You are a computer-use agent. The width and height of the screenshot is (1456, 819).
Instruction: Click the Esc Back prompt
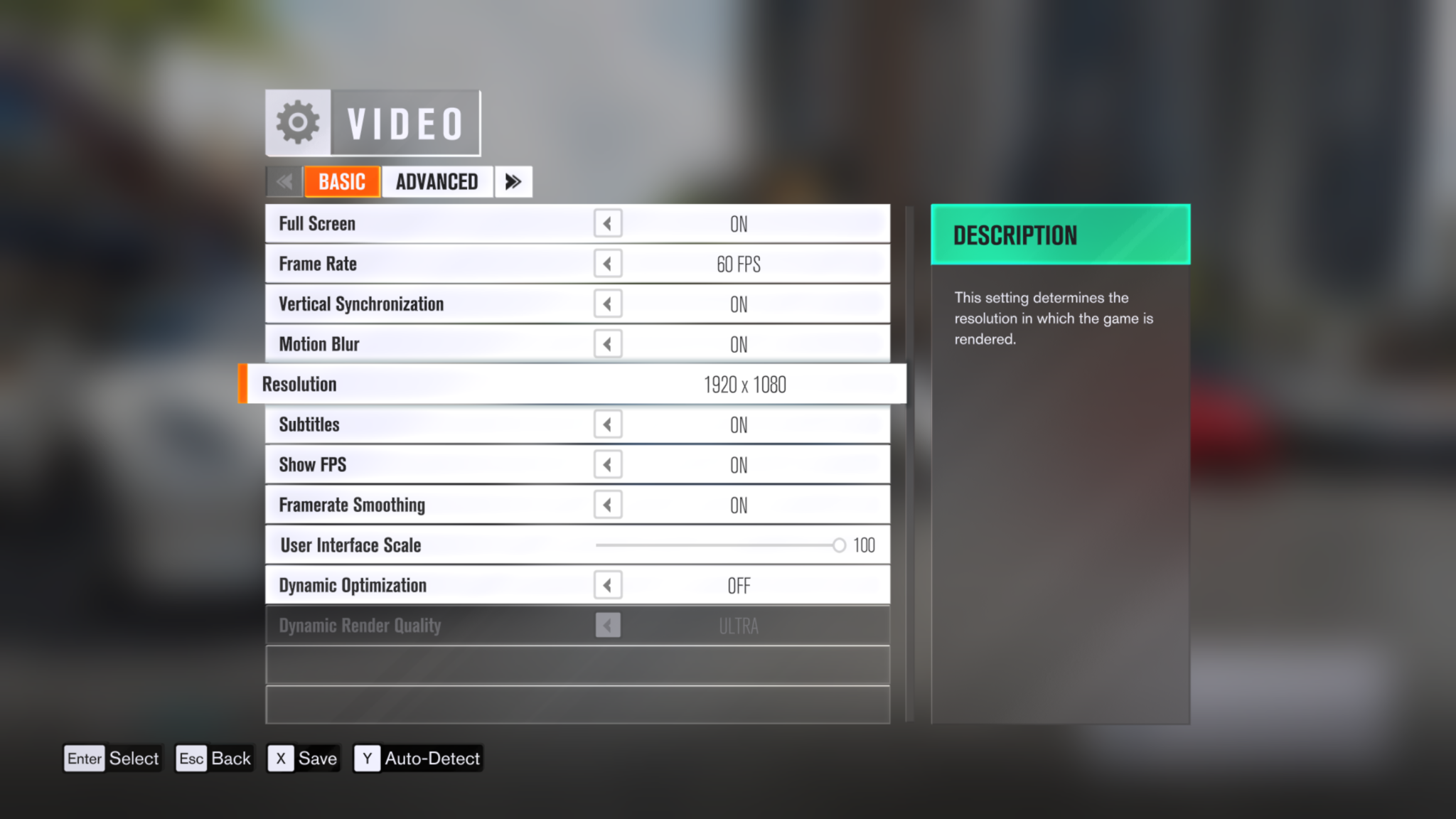213,758
